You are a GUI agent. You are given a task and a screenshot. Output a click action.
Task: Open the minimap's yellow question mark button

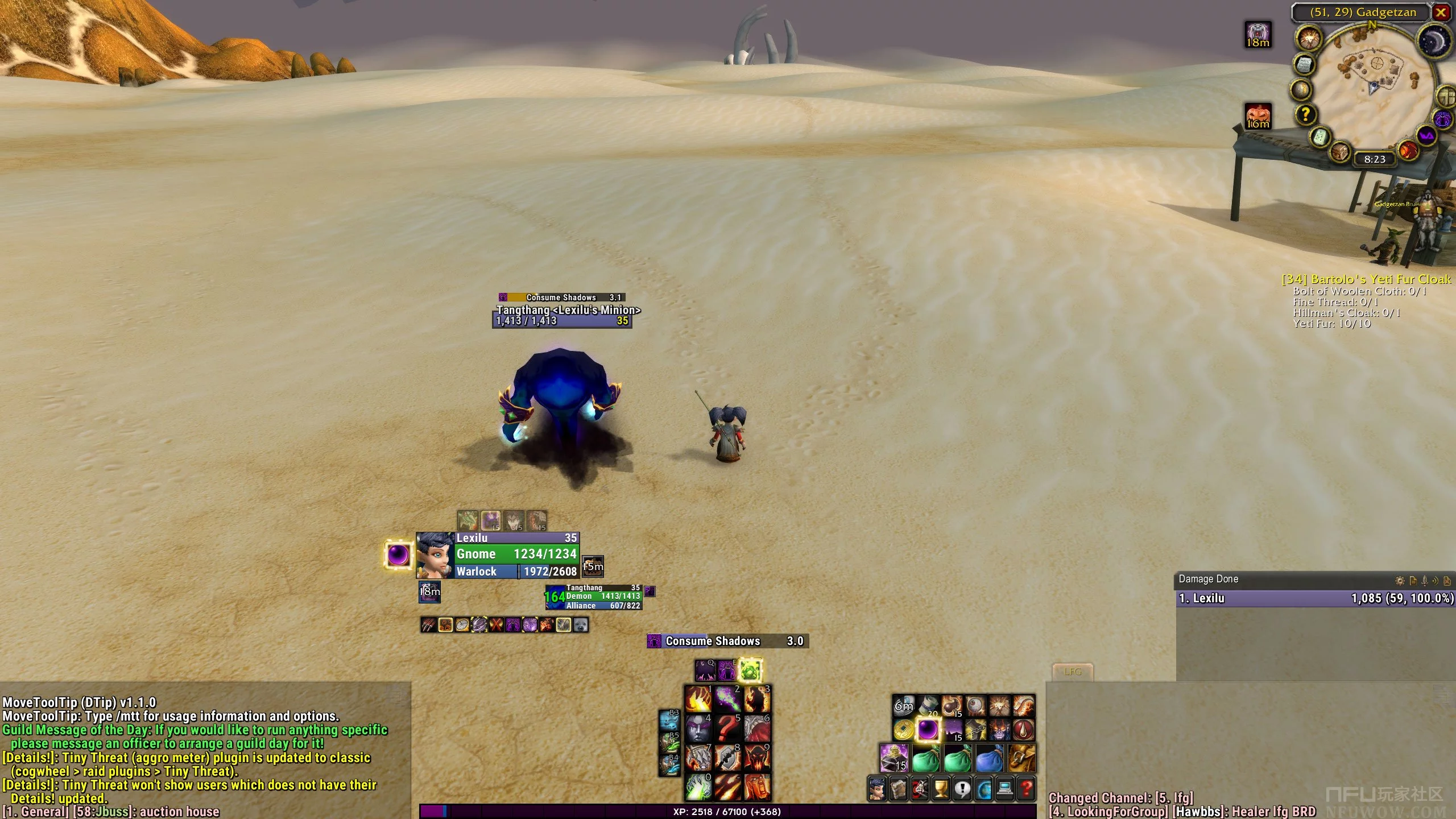tap(1305, 114)
